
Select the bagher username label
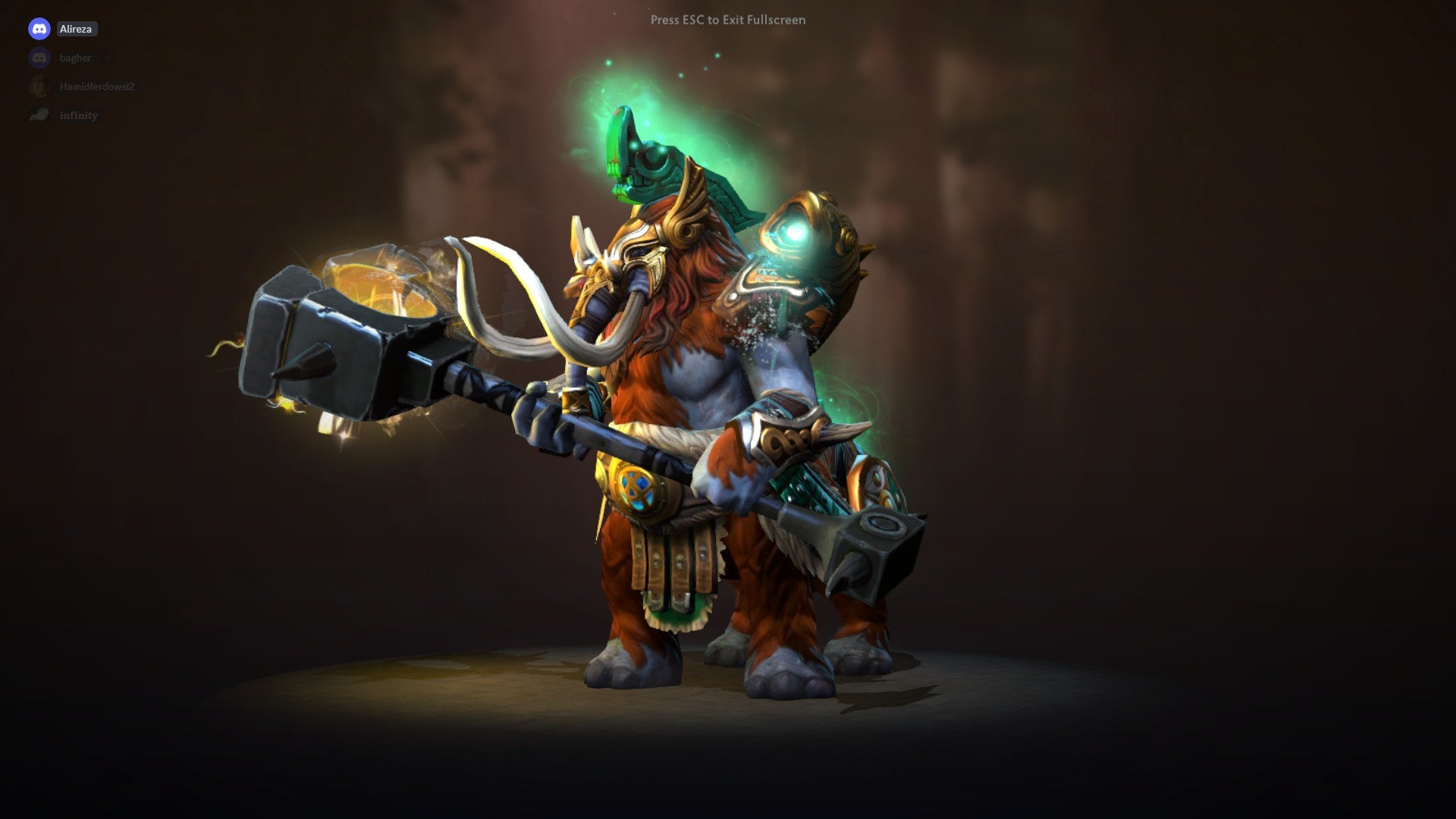pos(76,58)
